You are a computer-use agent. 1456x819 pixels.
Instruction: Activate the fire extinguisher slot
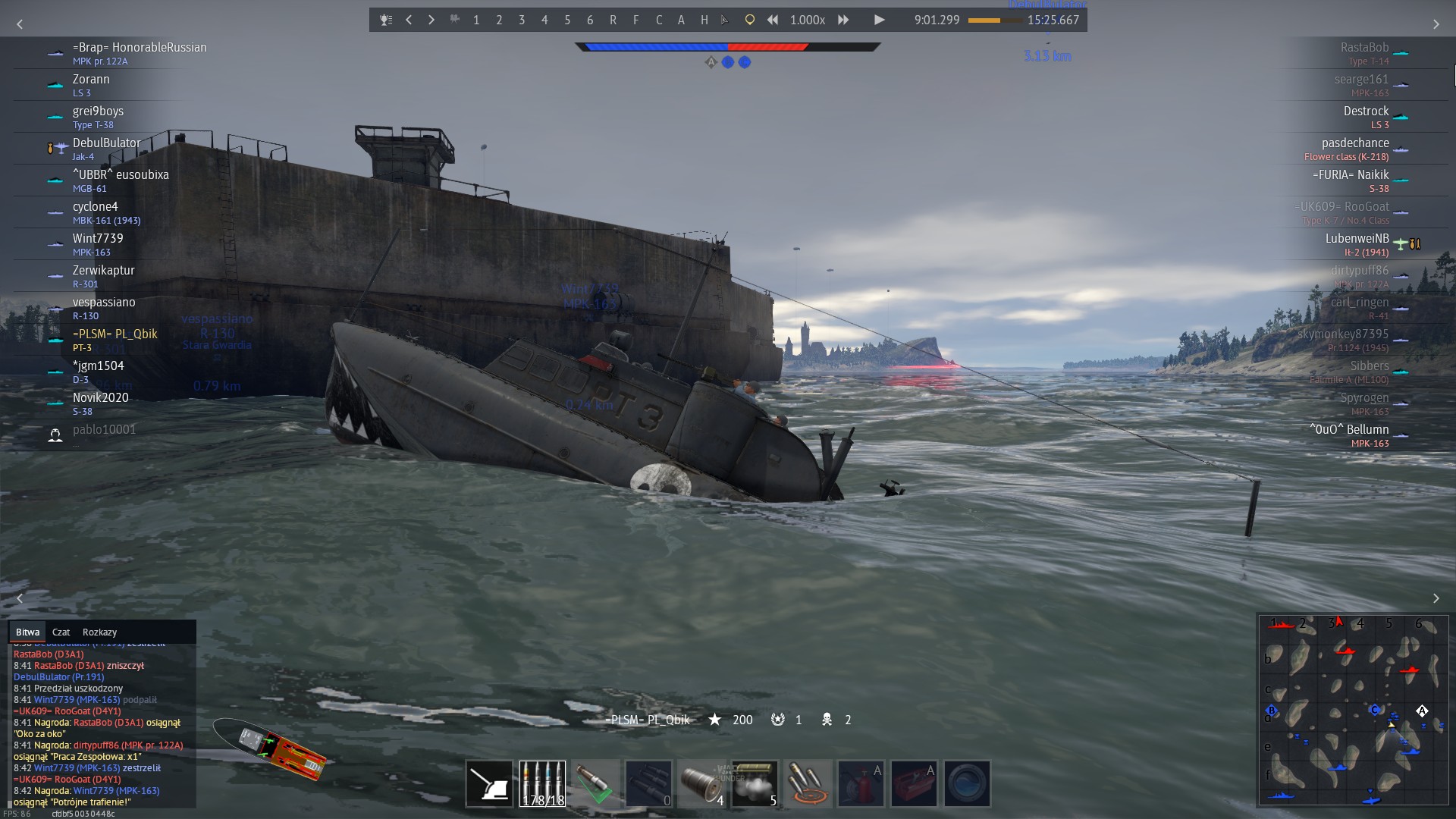point(861,783)
